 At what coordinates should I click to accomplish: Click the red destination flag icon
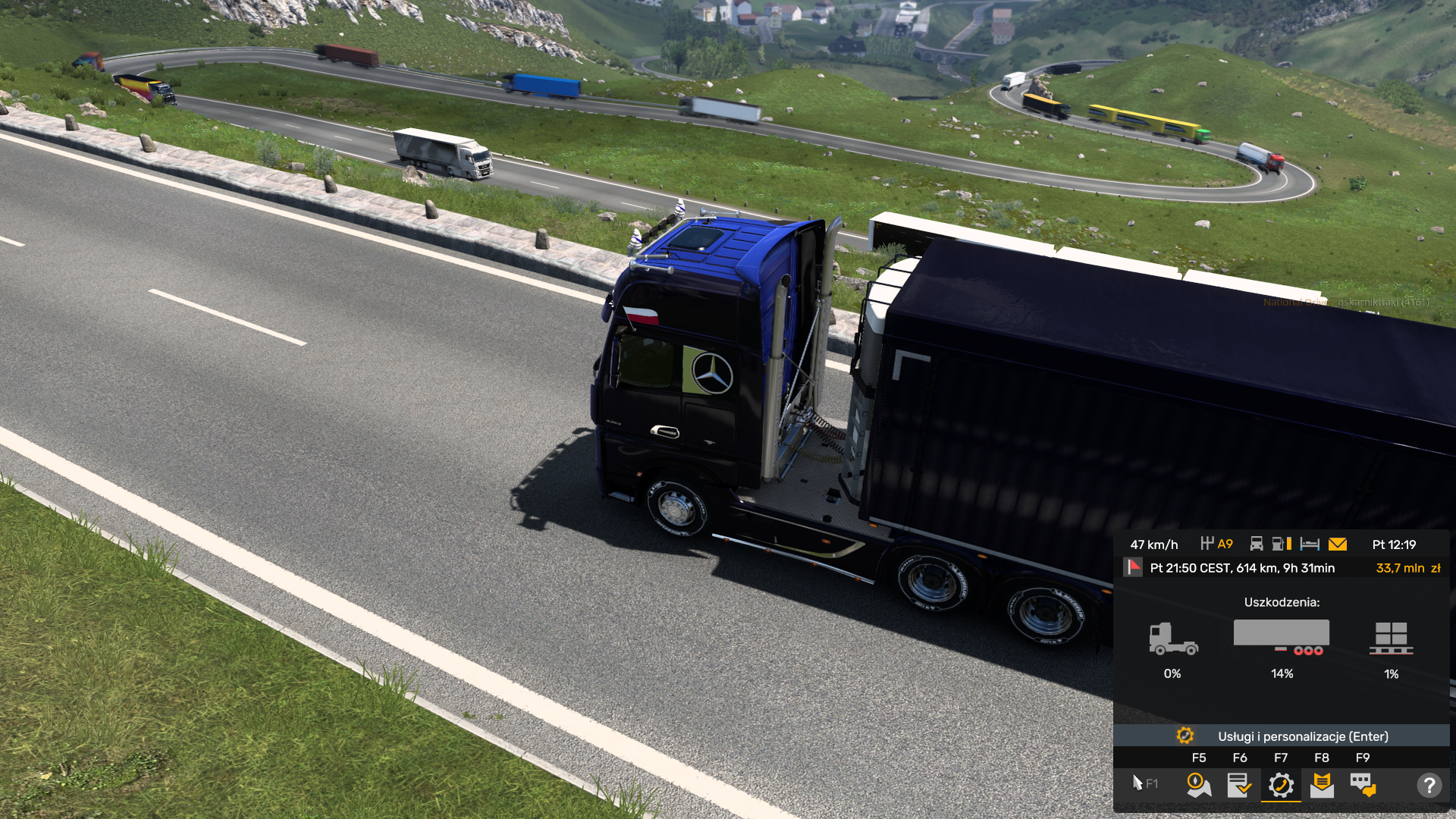point(1134,567)
